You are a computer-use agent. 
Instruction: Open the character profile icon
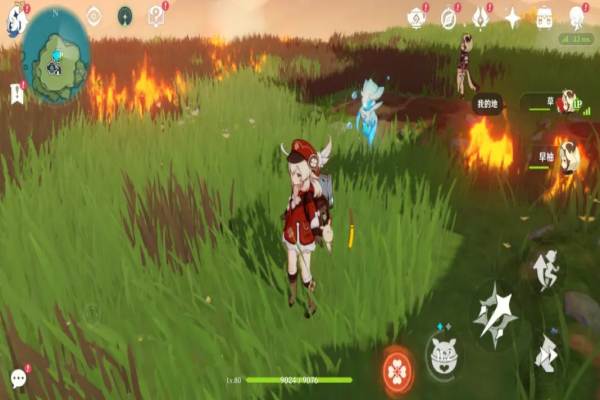[x=577, y=17]
